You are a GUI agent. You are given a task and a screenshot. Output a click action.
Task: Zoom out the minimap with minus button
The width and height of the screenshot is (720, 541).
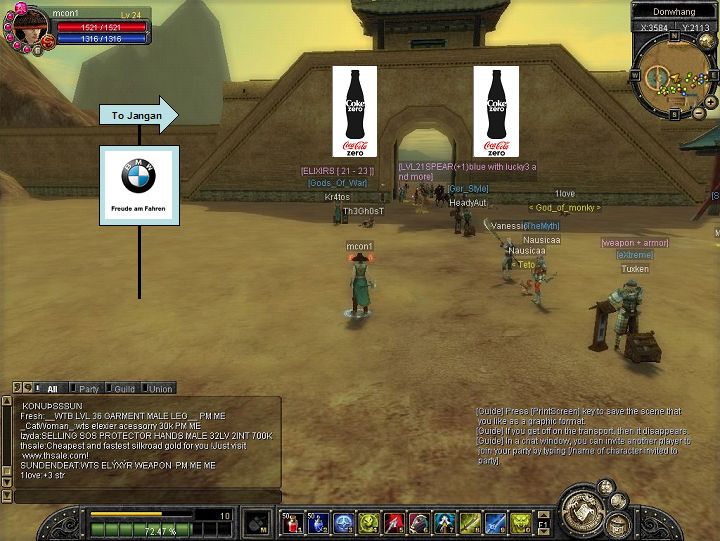pyautogui.click(x=697, y=112)
